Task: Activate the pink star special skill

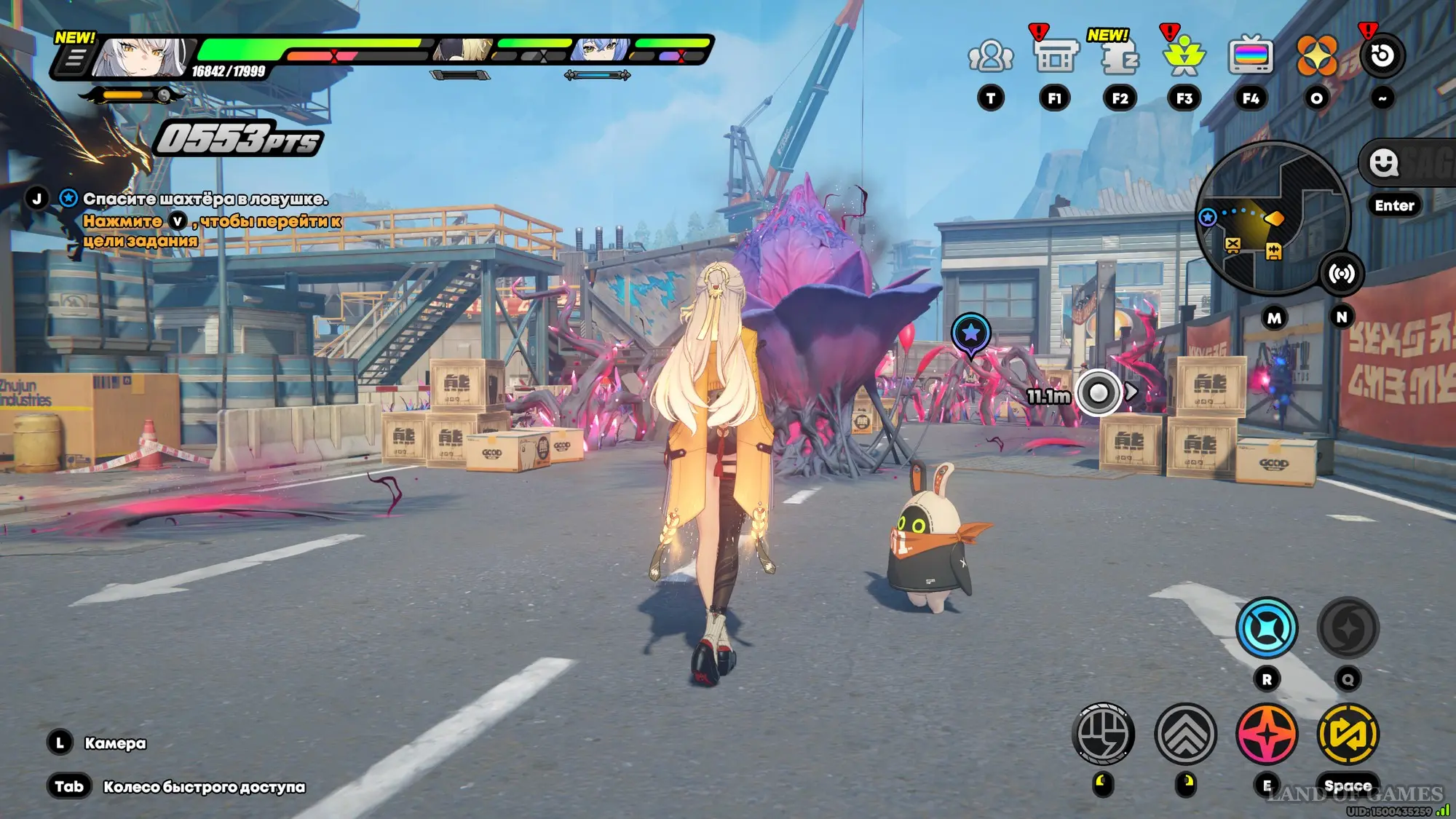Action: [1267, 734]
